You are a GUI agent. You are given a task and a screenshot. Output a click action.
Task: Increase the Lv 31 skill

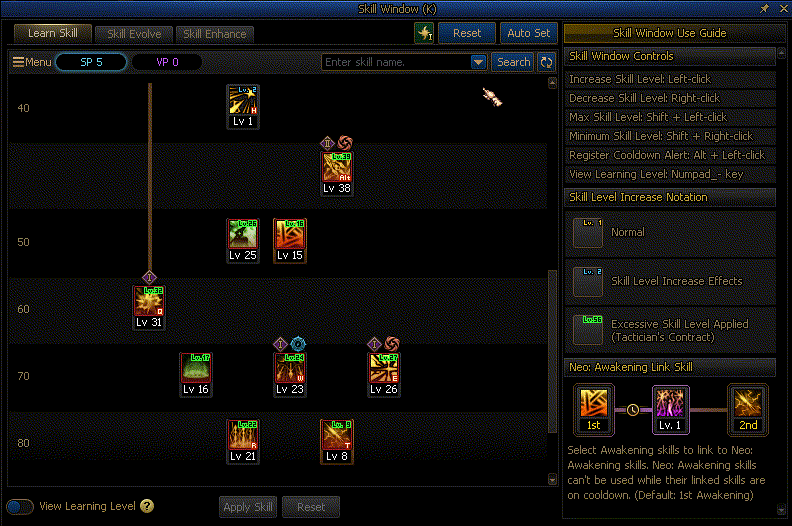pos(149,302)
